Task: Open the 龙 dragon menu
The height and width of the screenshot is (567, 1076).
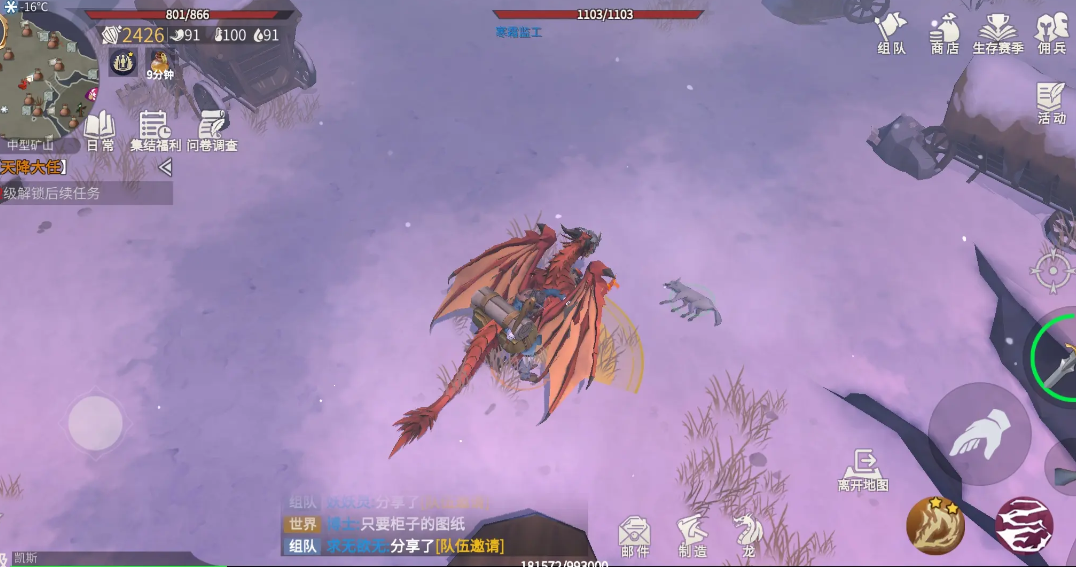Action: click(x=744, y=535)
